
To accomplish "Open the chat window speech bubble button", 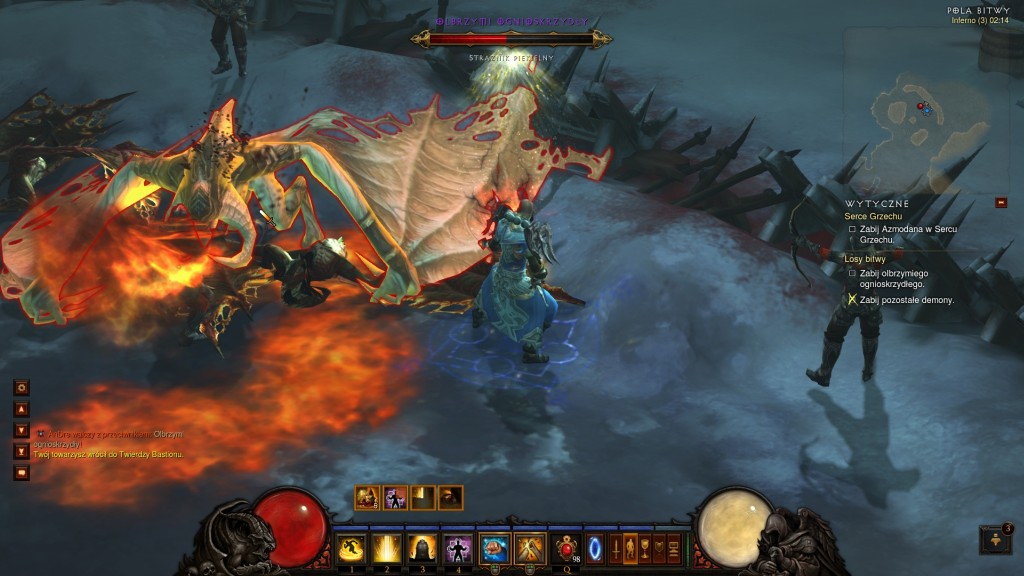I will [x=21, y=472].
